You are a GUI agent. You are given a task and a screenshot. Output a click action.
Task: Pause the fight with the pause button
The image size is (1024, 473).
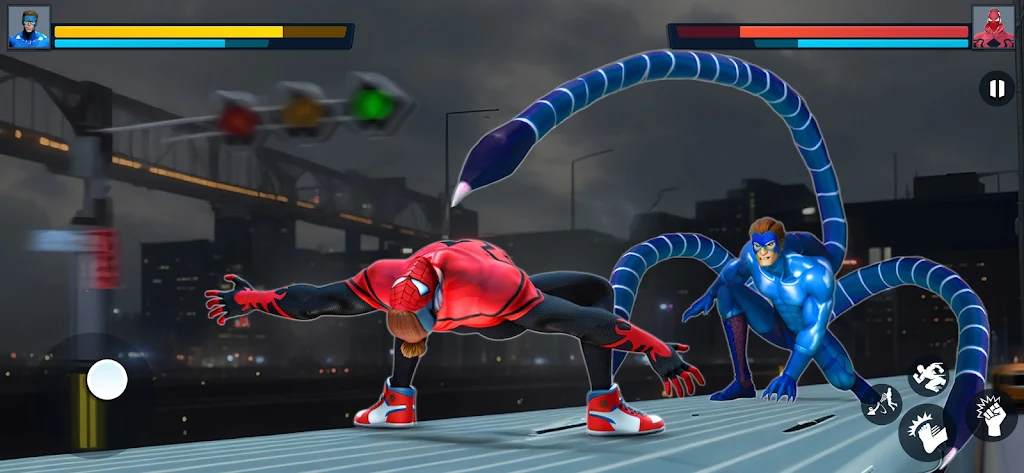[996, 89]
